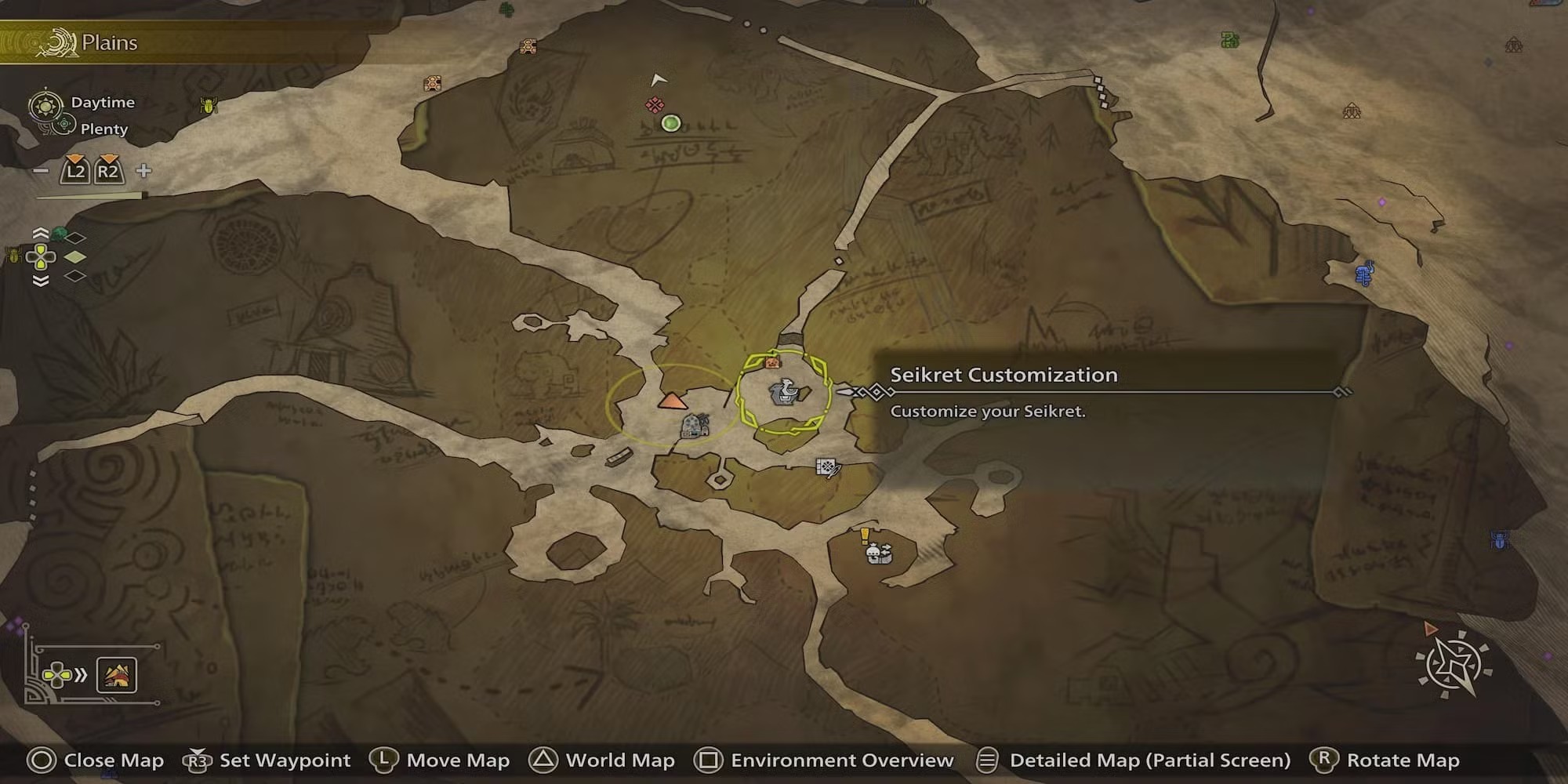Image resolution: width=1568 pixels, height=784 pixels.
Task: Select the Seikret Customization map marker
Action: pos(783,391)
